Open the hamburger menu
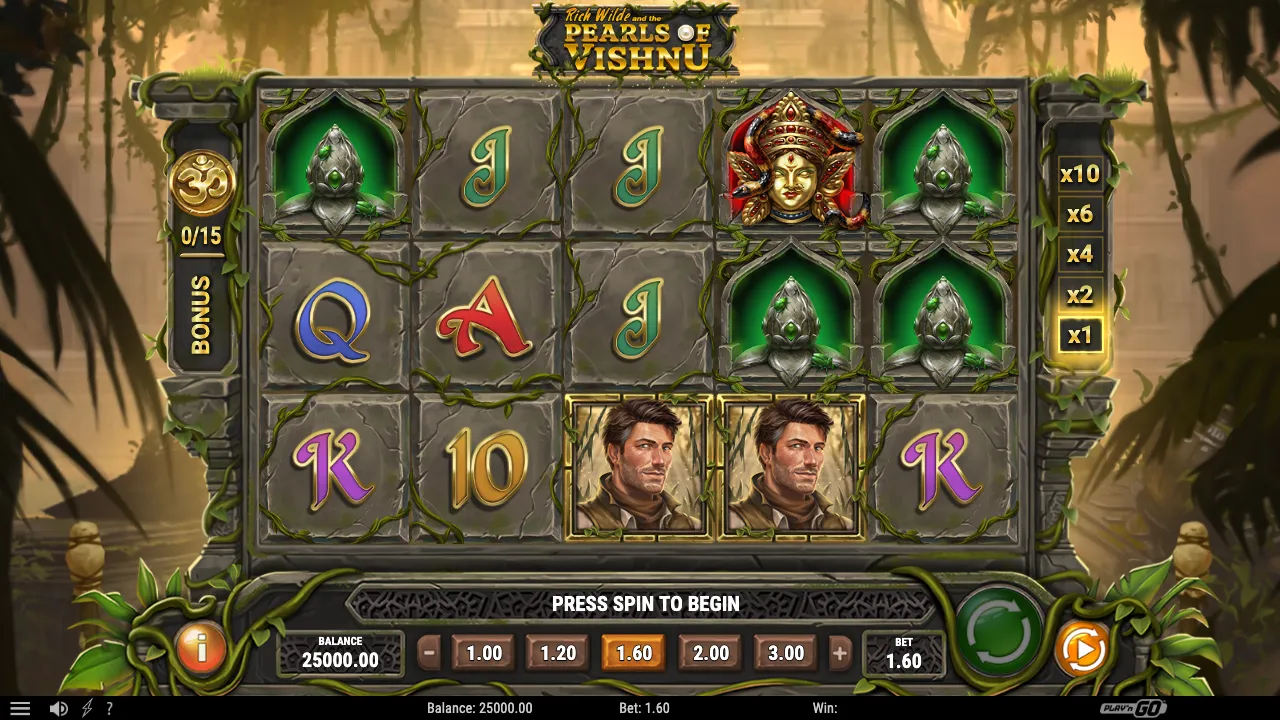Viewport: 1280px width, 720px height. (x=20, y=708)
